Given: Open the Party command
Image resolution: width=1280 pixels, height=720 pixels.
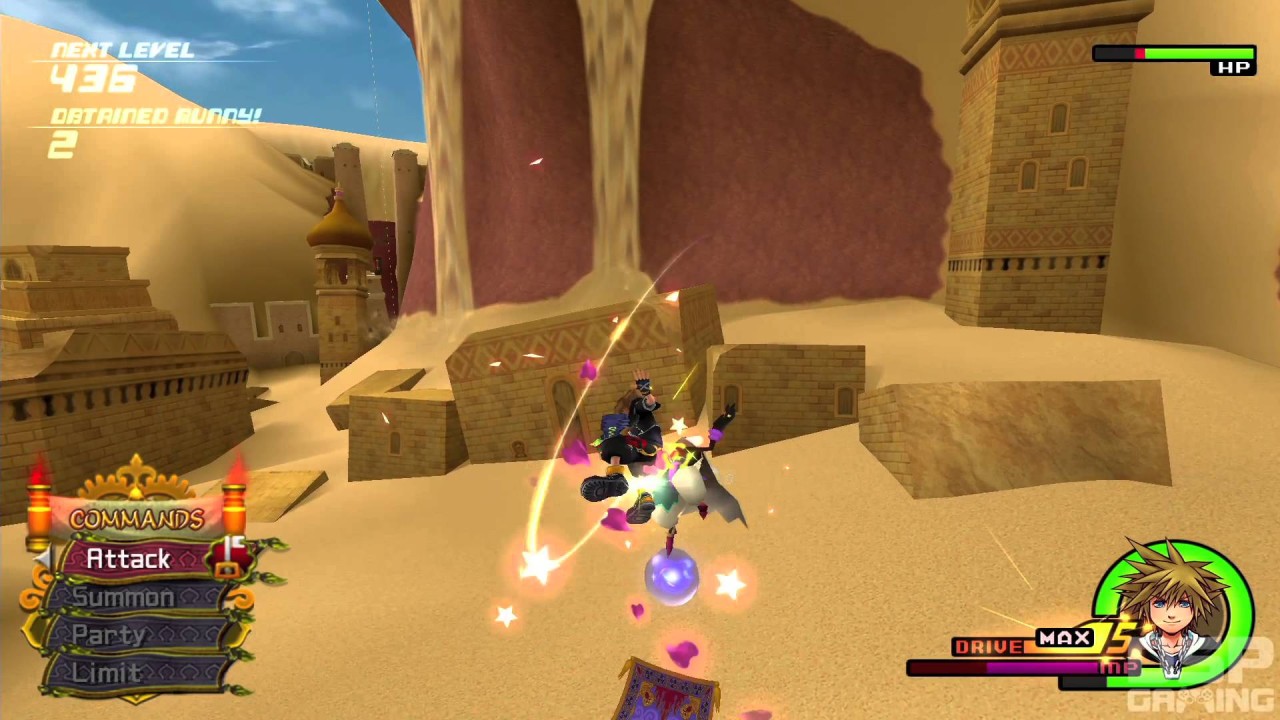Looking at the screenshot, I should tap(110, 636).
